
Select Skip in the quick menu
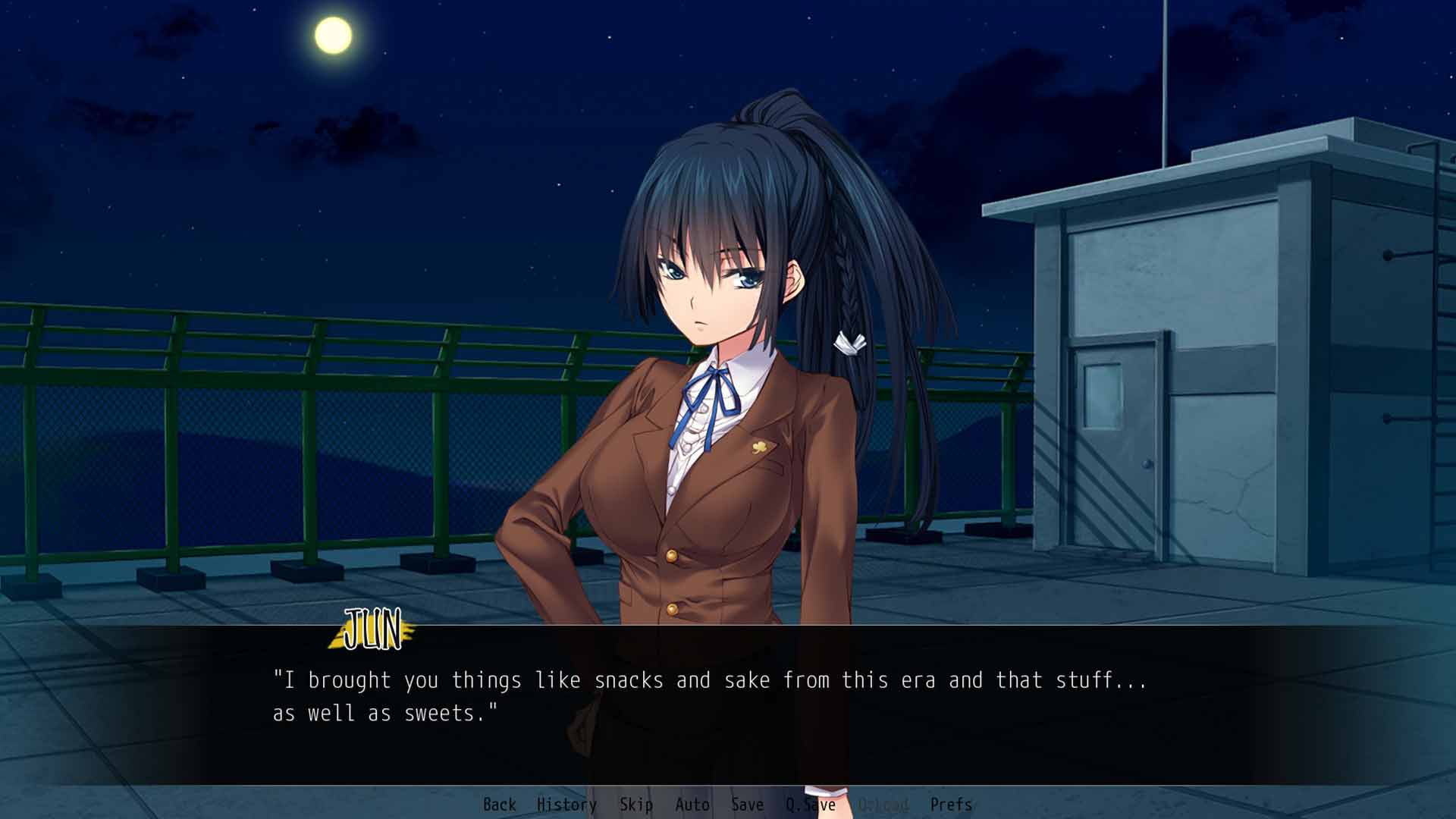coord(635,805)
